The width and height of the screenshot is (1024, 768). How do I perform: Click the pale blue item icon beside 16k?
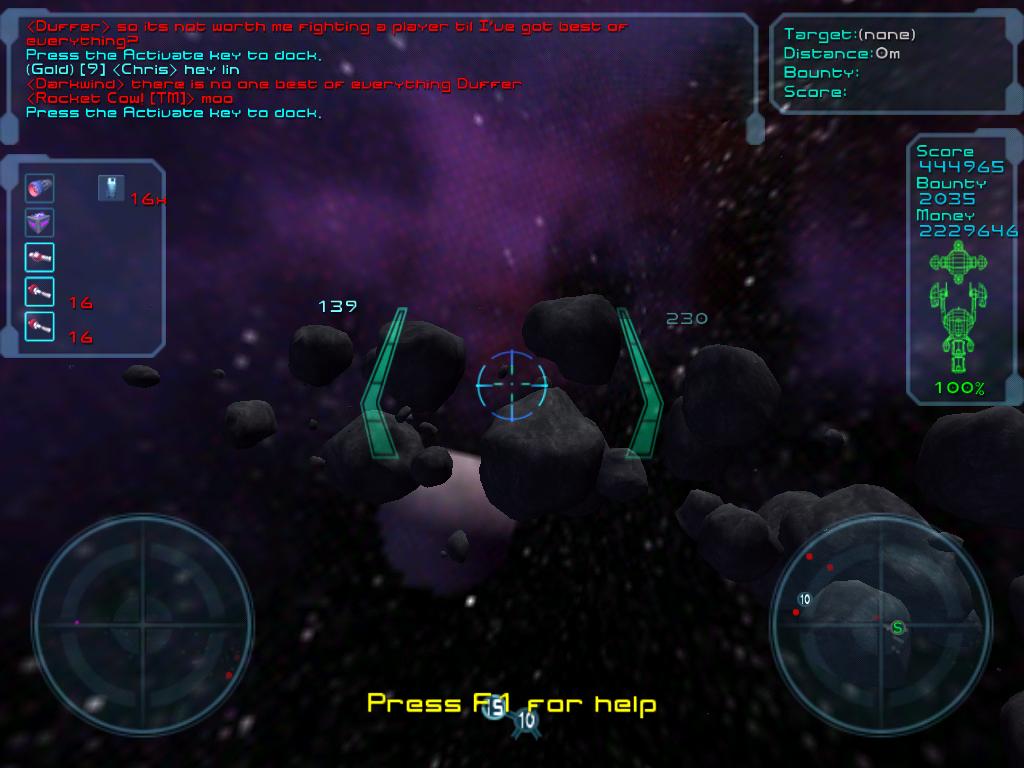(111, 187)
